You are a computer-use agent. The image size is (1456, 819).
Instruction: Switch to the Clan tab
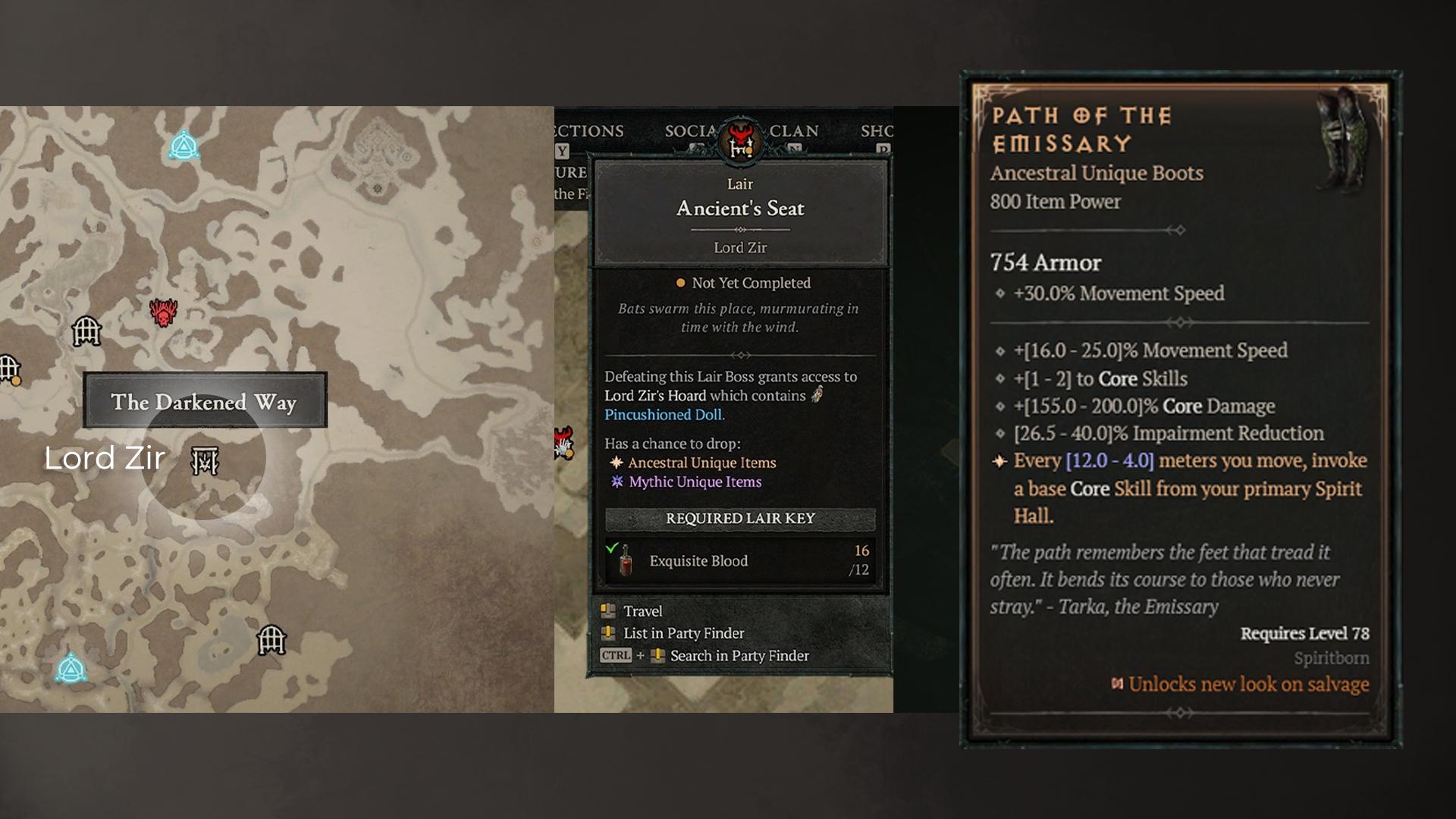[793, 131]
